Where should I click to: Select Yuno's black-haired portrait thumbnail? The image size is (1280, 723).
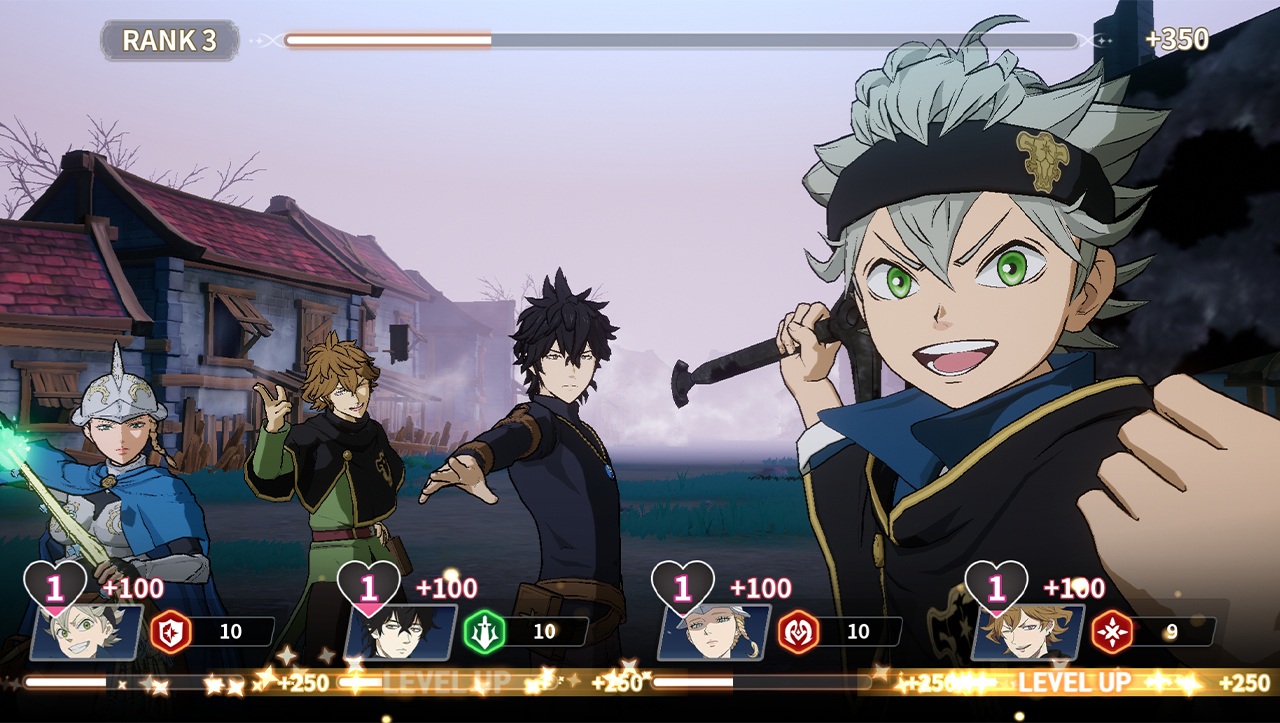(x=400, y=633)
